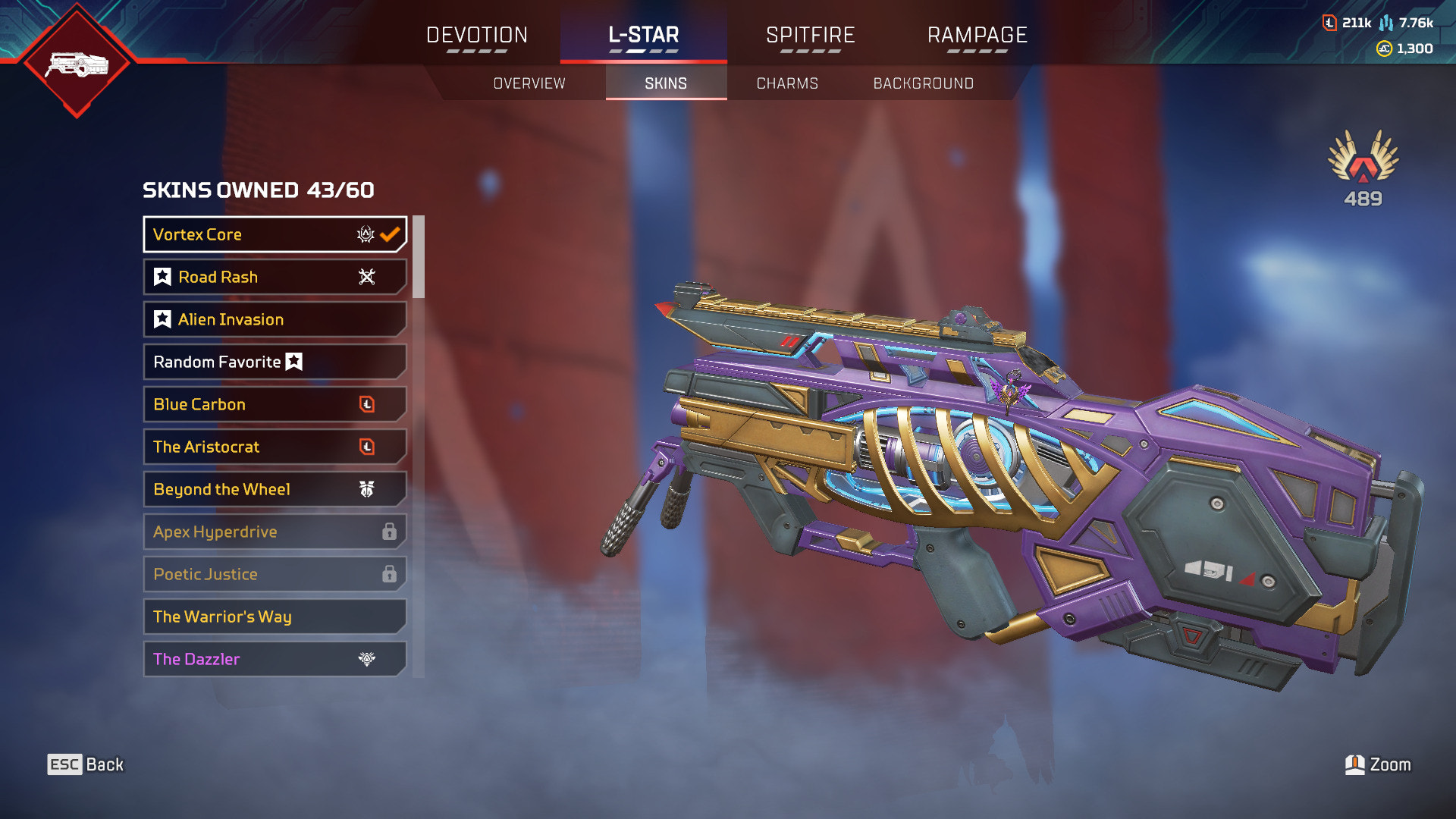Screen dimensions: 1456x819
Task: Switch to the DEVOTION weapon tab
Action: pyautogui.click(x=476, y=35)
